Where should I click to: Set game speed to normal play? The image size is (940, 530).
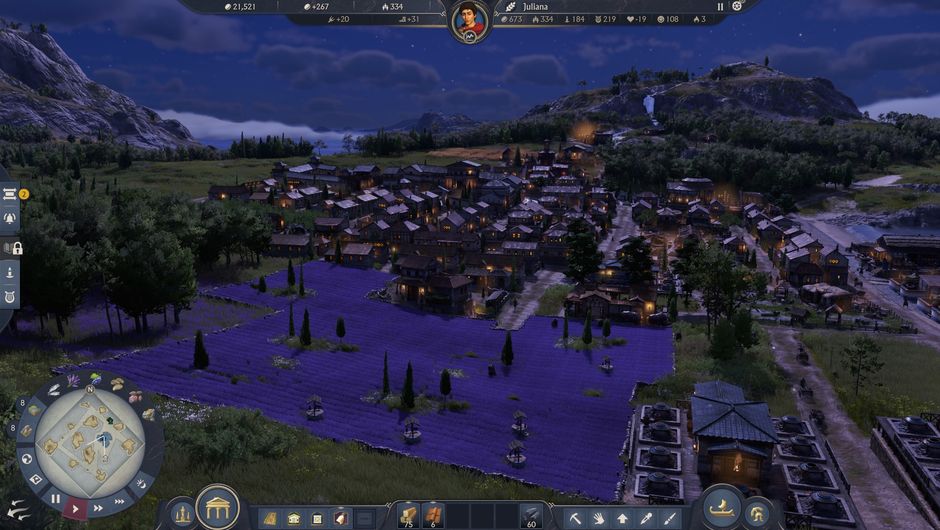pos(76,507)
